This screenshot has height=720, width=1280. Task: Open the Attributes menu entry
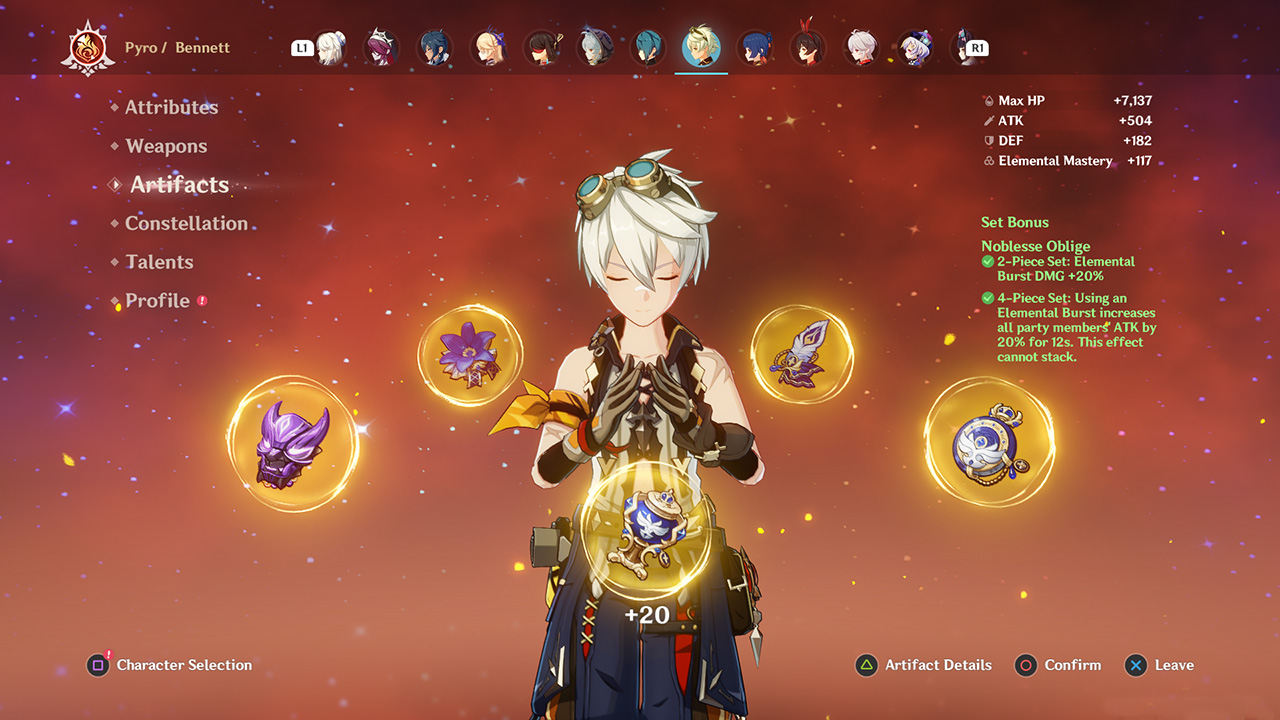pos(171,107)
